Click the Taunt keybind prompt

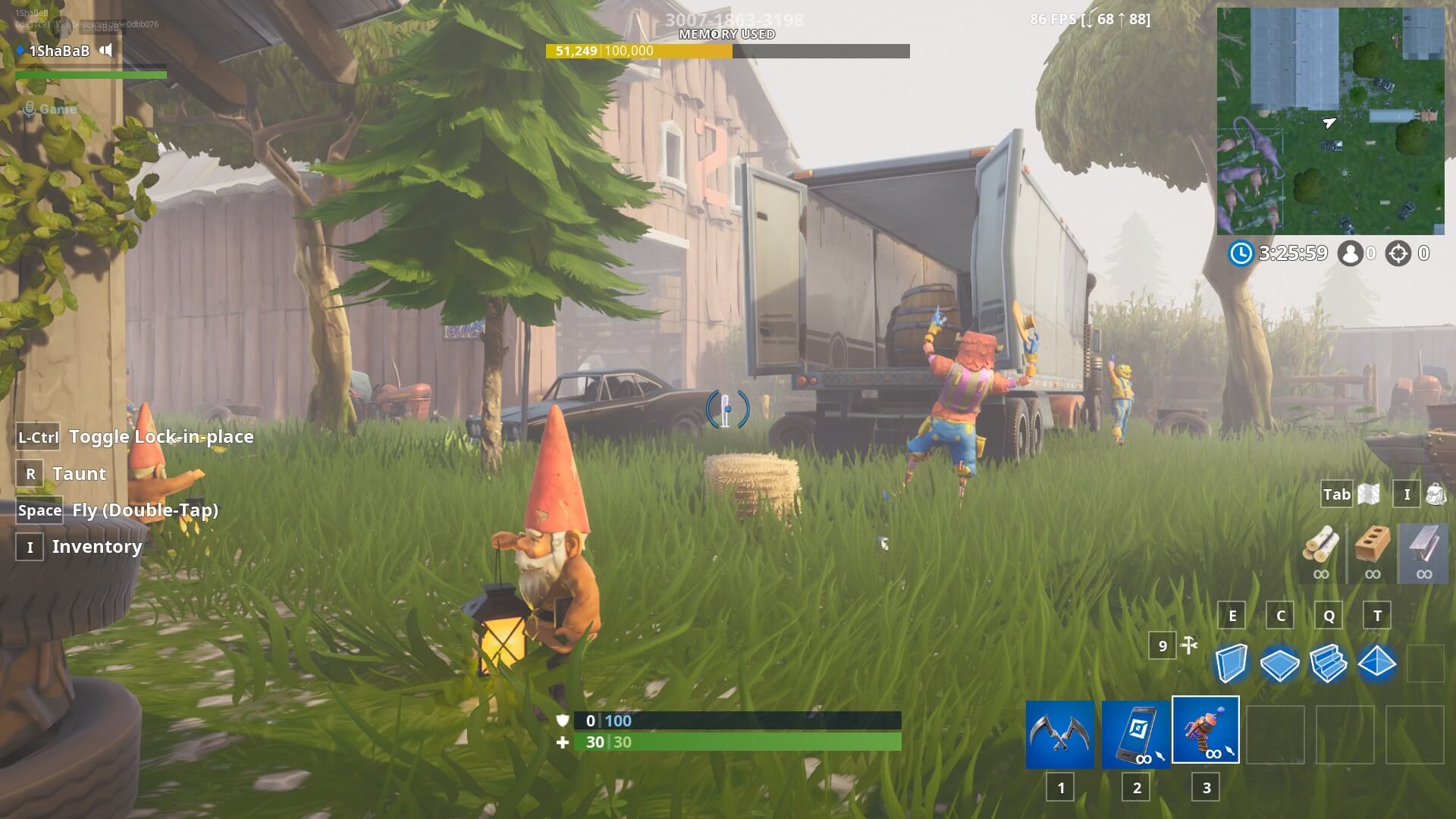[x=30, y=473]
